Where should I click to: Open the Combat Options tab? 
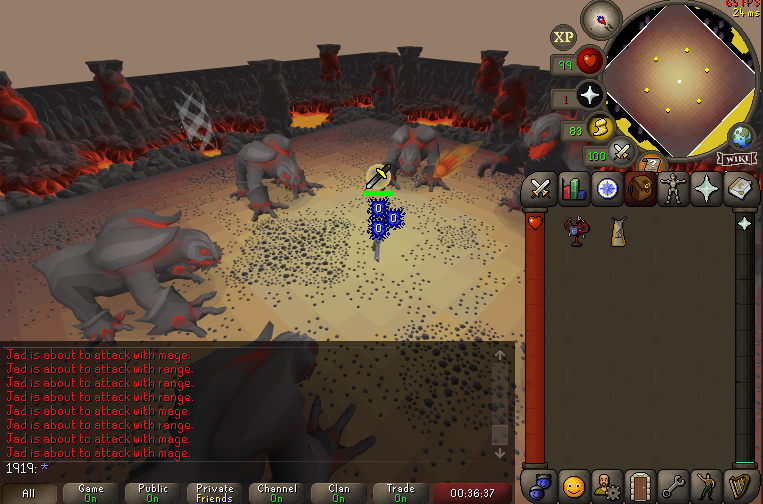(541, 188)
